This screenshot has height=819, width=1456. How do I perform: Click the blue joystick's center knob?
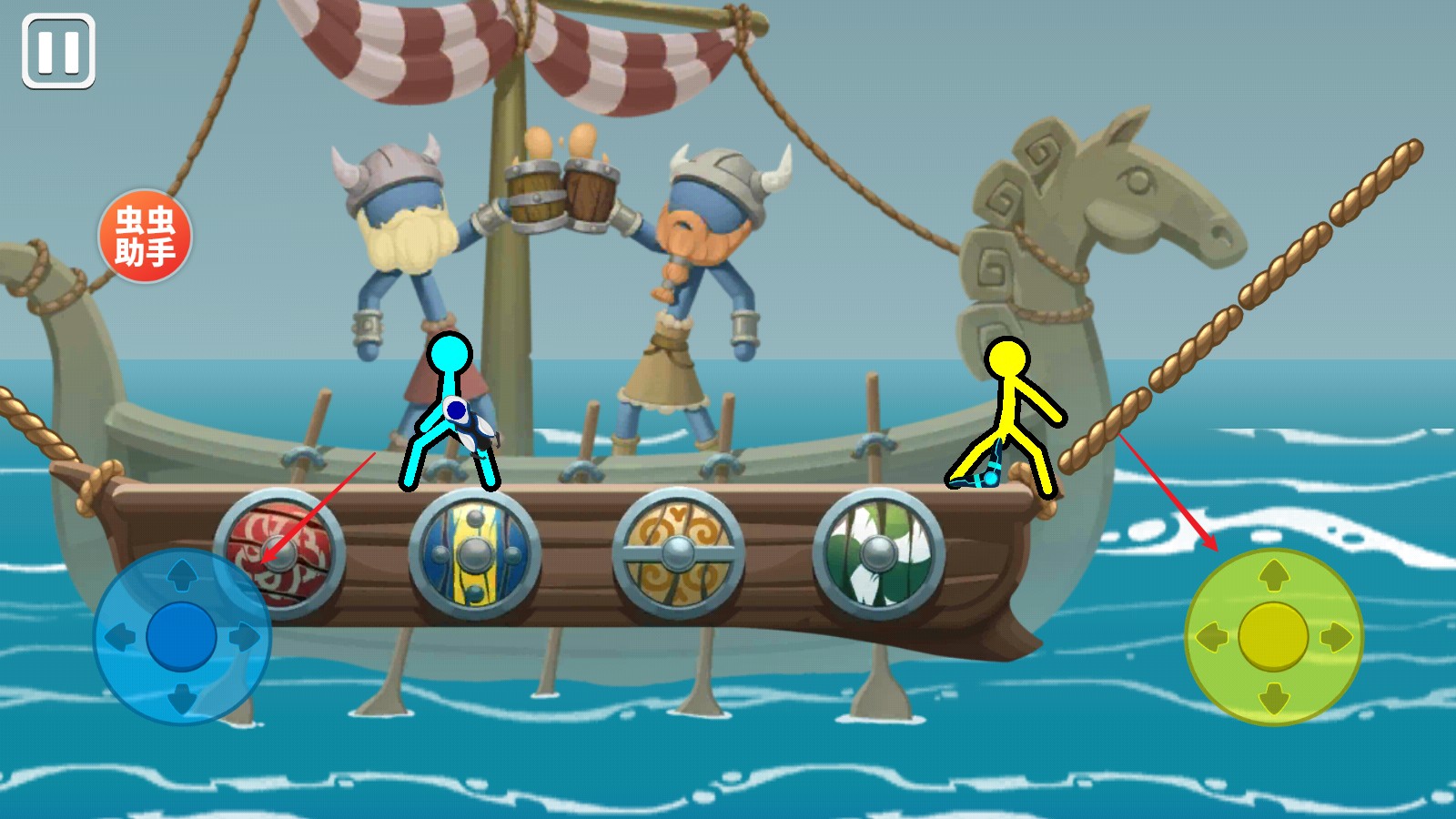tap(182, 636)
